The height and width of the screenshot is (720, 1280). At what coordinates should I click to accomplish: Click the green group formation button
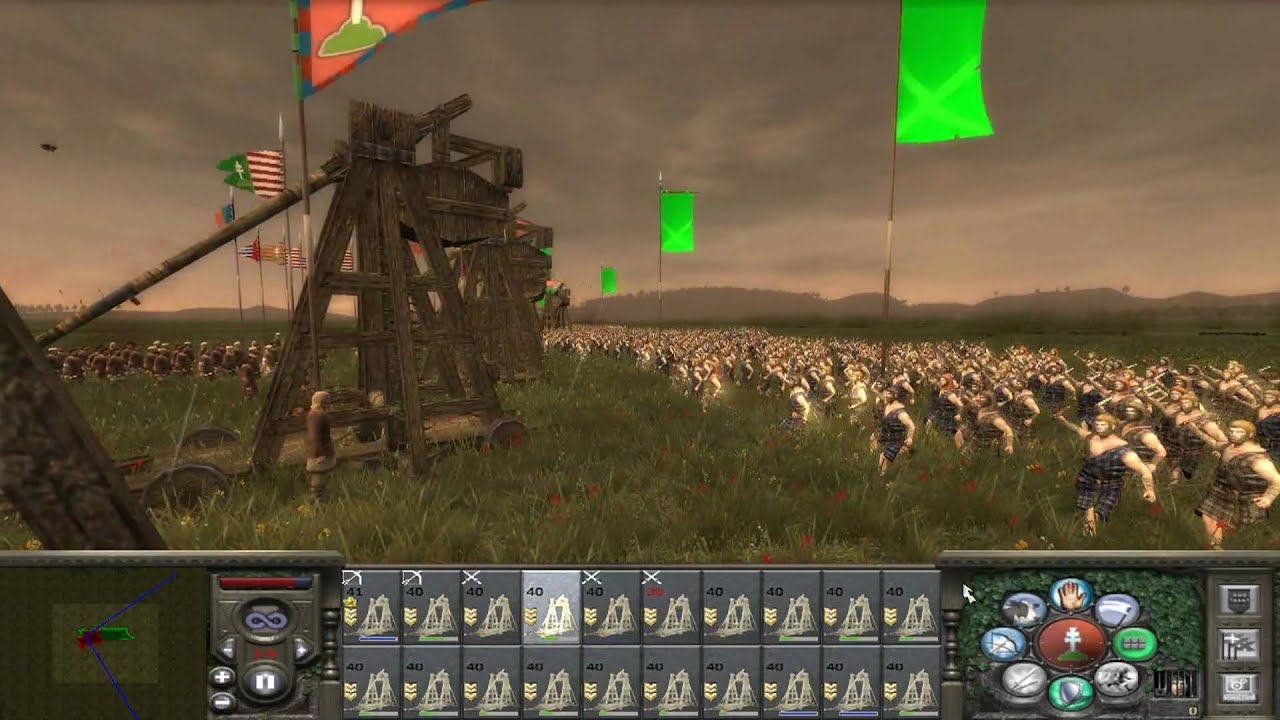click(1134, 644)
